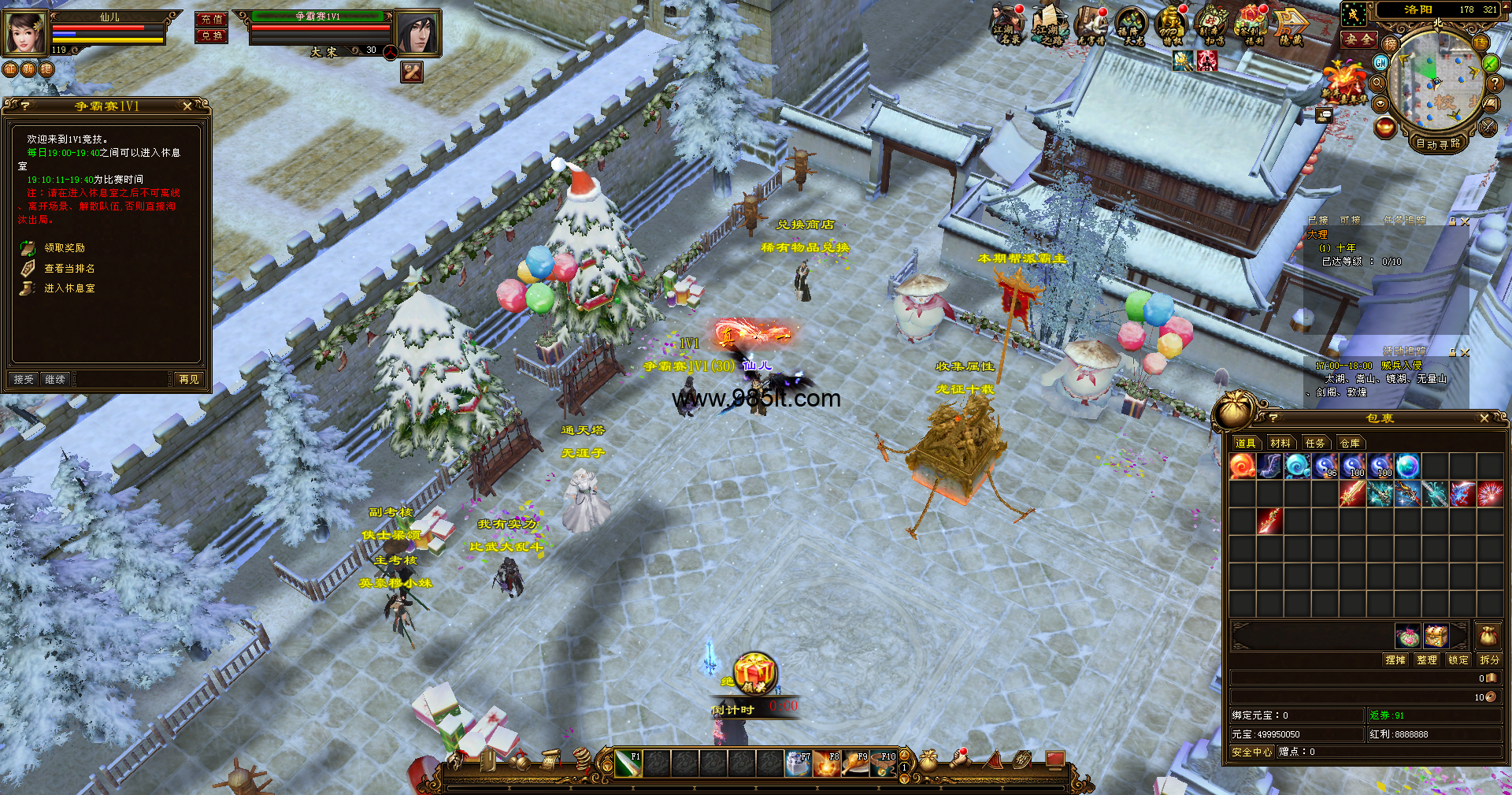Screen dimensions: 1512x795
Task: Click the 整理 sort inventory button
Action: pyautogui.click(x=1427, y=659)
